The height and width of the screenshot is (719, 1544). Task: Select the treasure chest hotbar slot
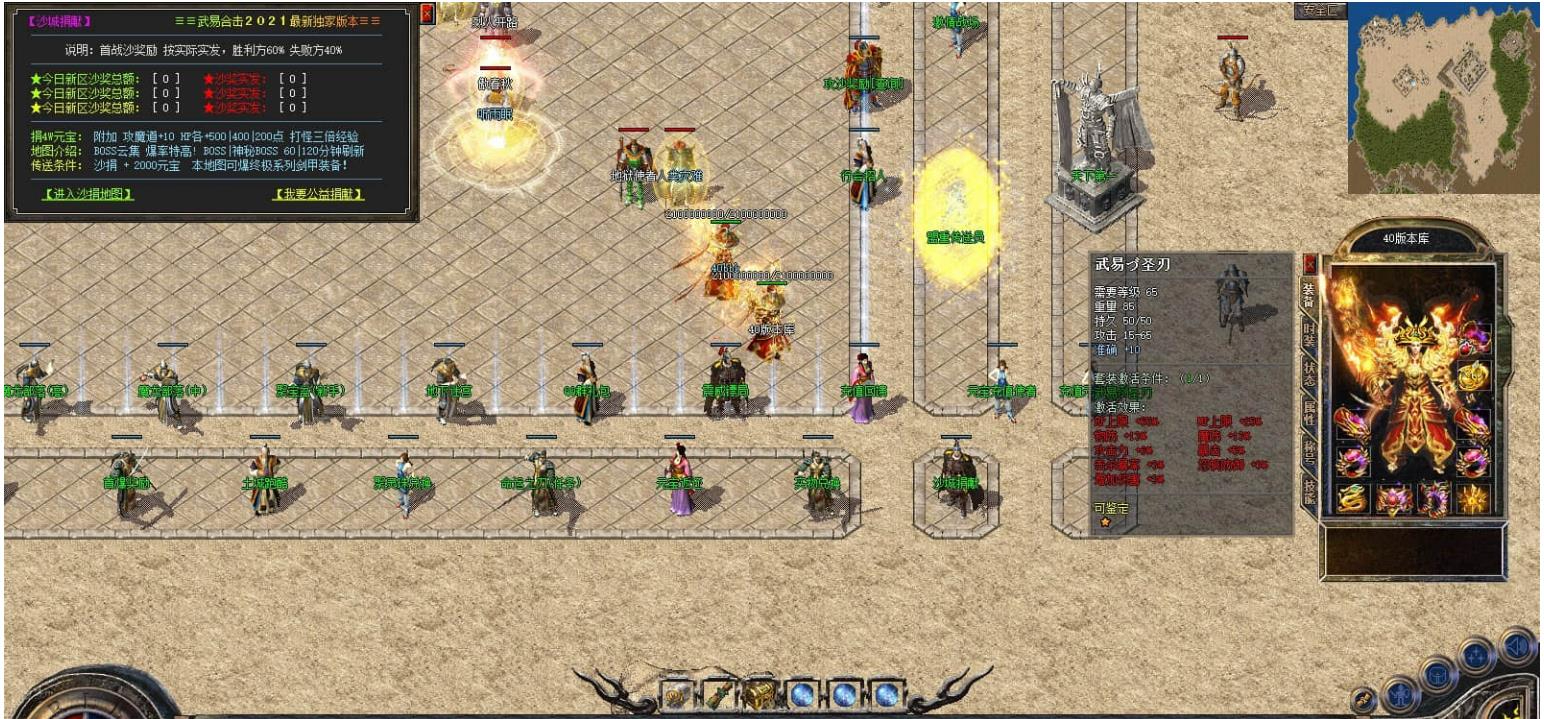pos(758,693)
